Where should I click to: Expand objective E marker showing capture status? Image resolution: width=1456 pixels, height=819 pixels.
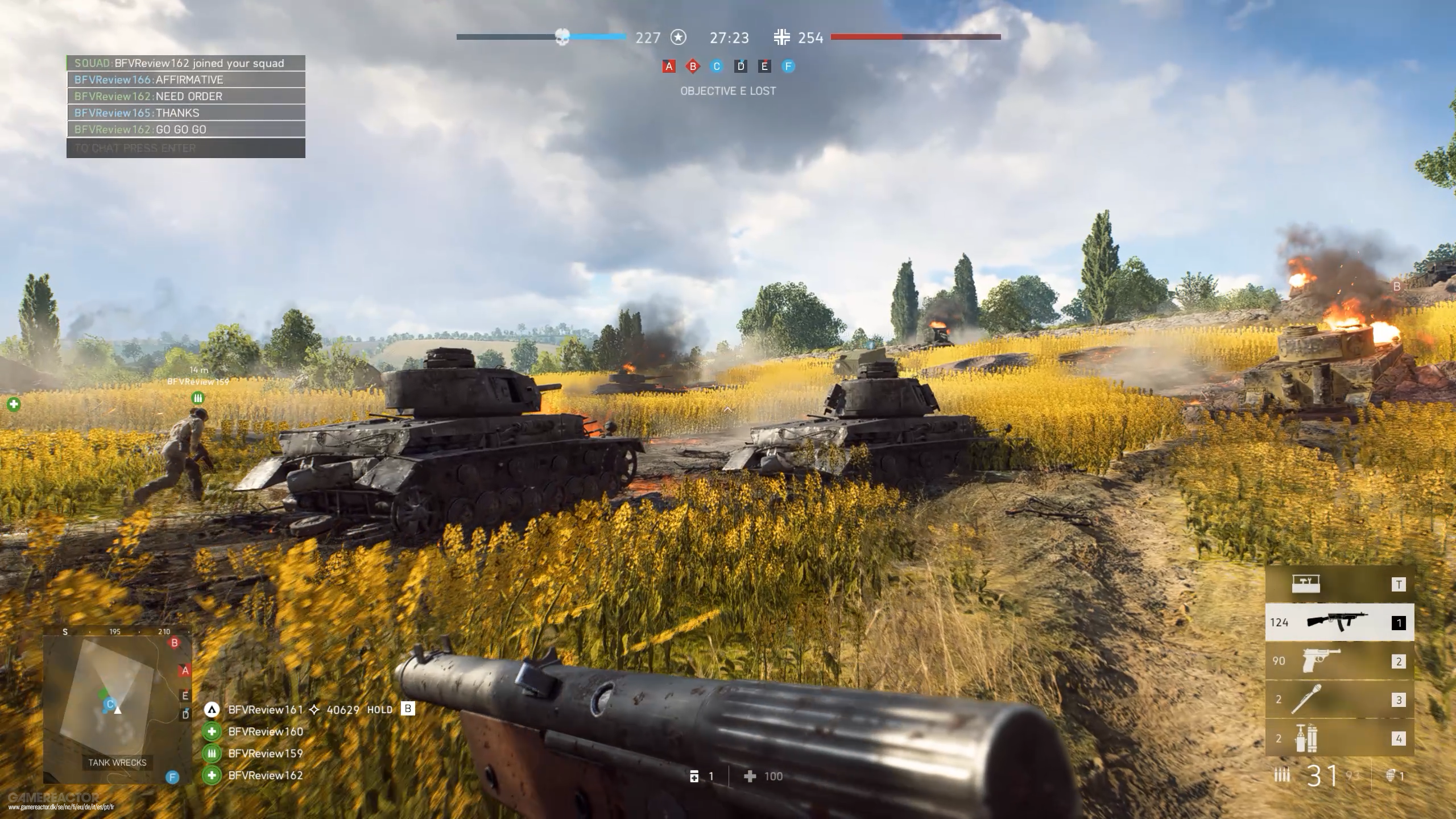pos(764,66)
